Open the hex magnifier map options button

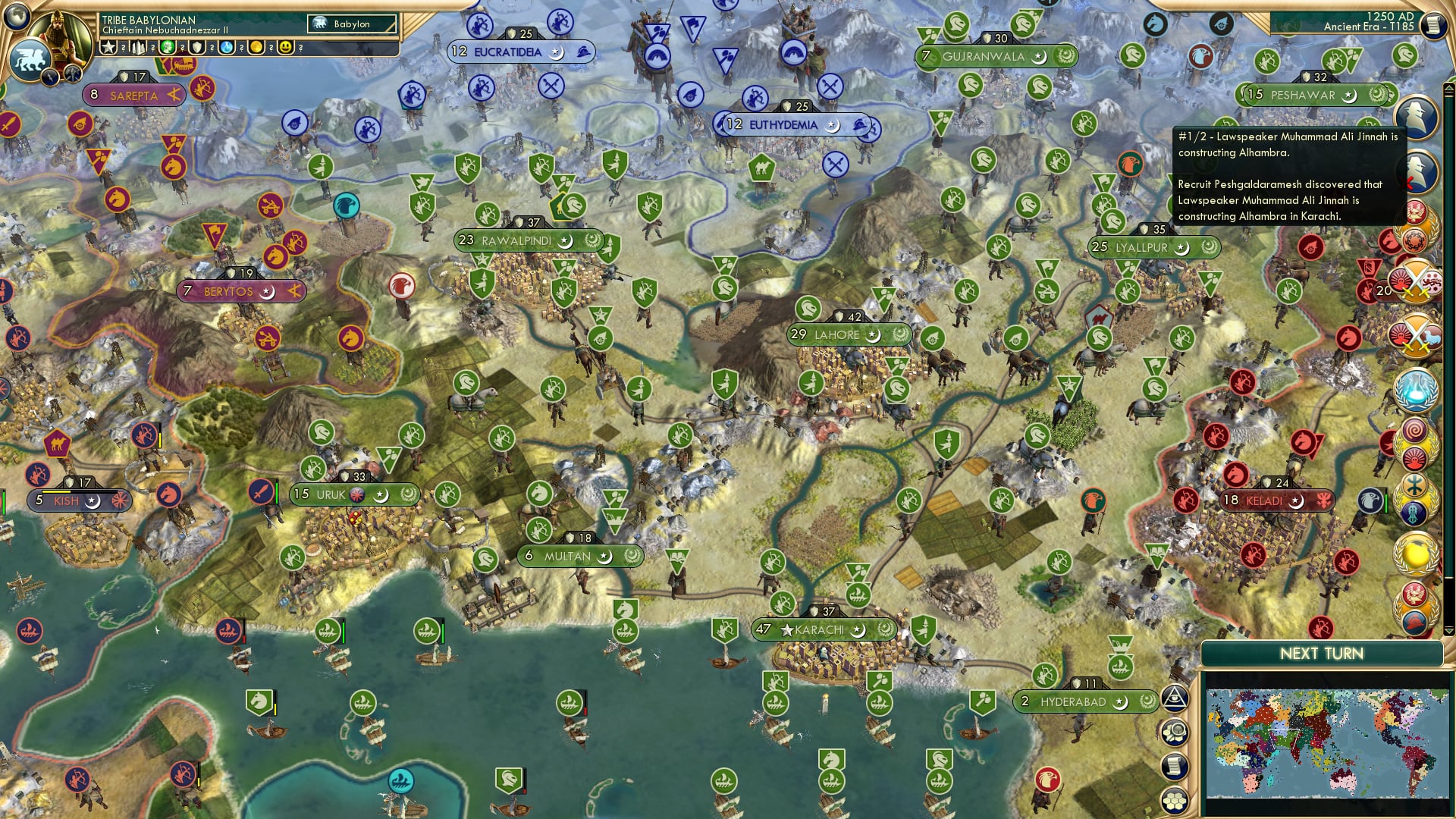coord(1175,733)
